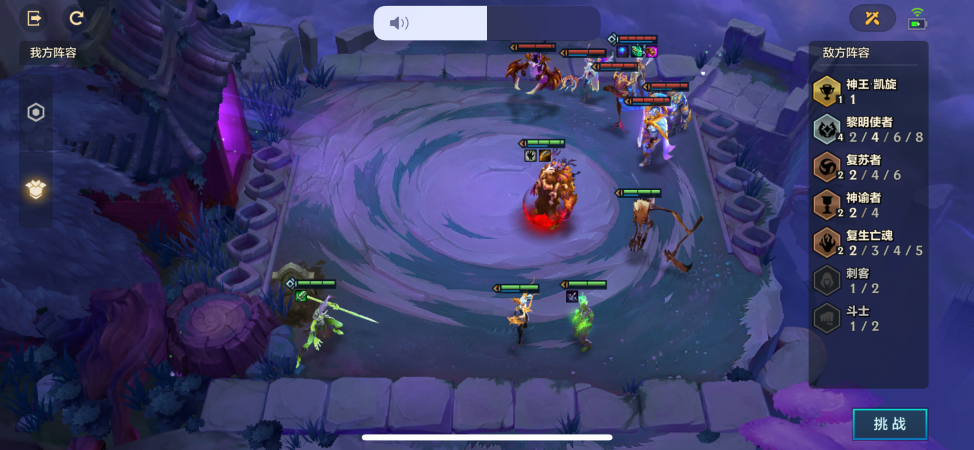The height and width of the screenshot is (450, 974).
Task: Show the 神王·凯旋 trait details
Action: [868, 92]
